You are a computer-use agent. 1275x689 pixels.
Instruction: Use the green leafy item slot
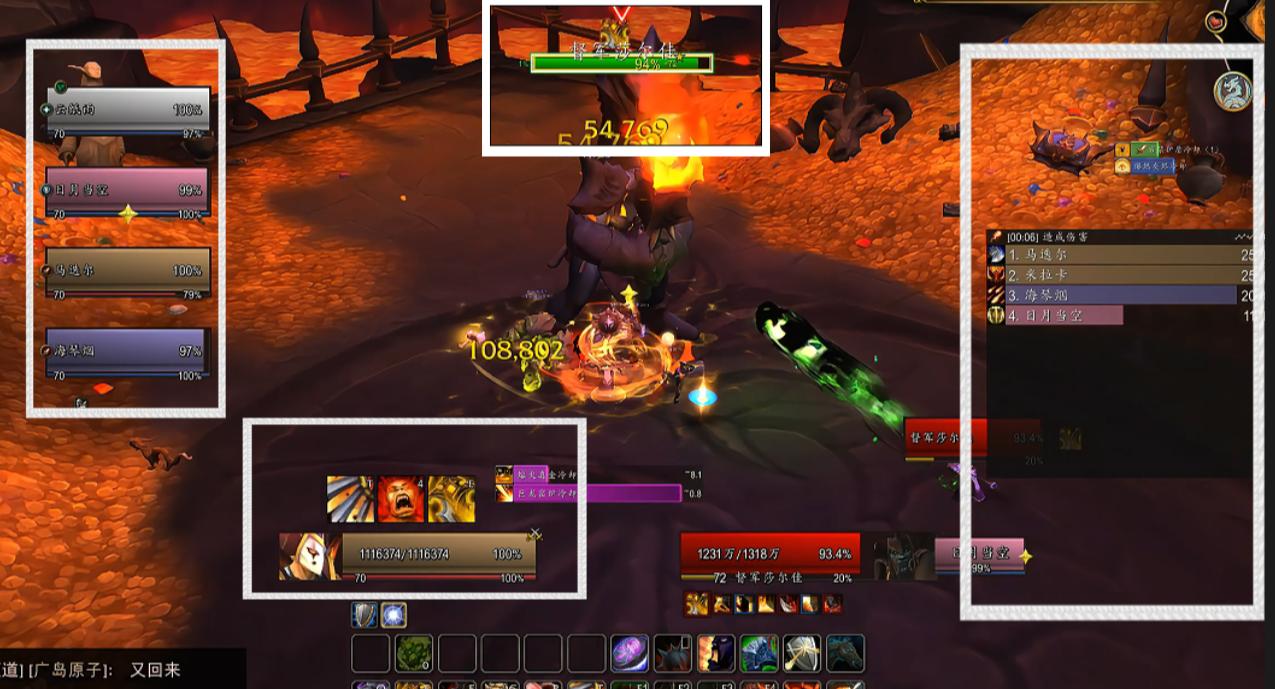[x=413, y=654]
